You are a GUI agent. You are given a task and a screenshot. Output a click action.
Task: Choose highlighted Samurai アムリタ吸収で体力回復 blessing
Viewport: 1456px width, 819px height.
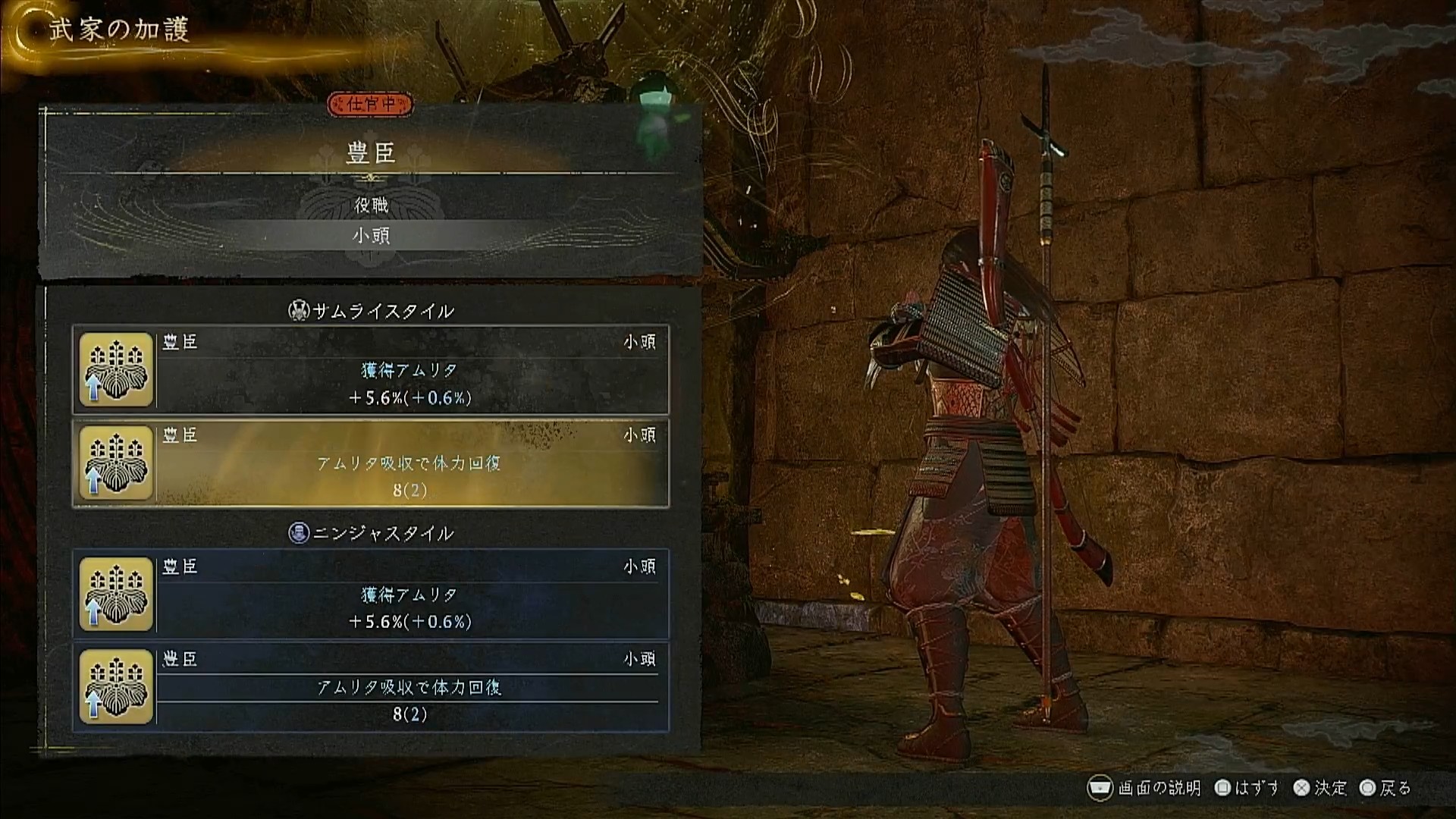(371, 463)
